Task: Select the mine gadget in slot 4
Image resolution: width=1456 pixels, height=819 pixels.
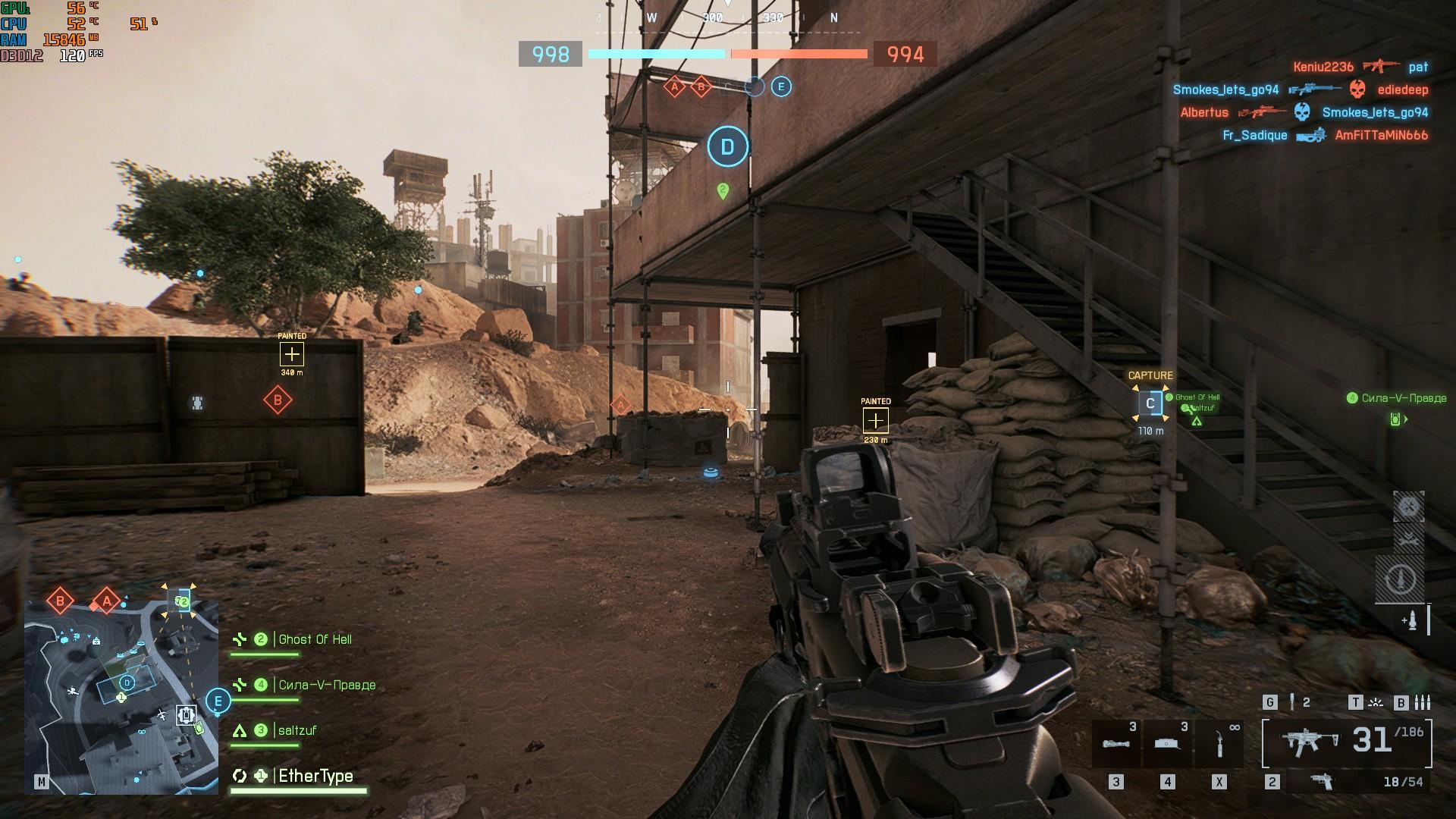Action: click(x=1166, y=744)
